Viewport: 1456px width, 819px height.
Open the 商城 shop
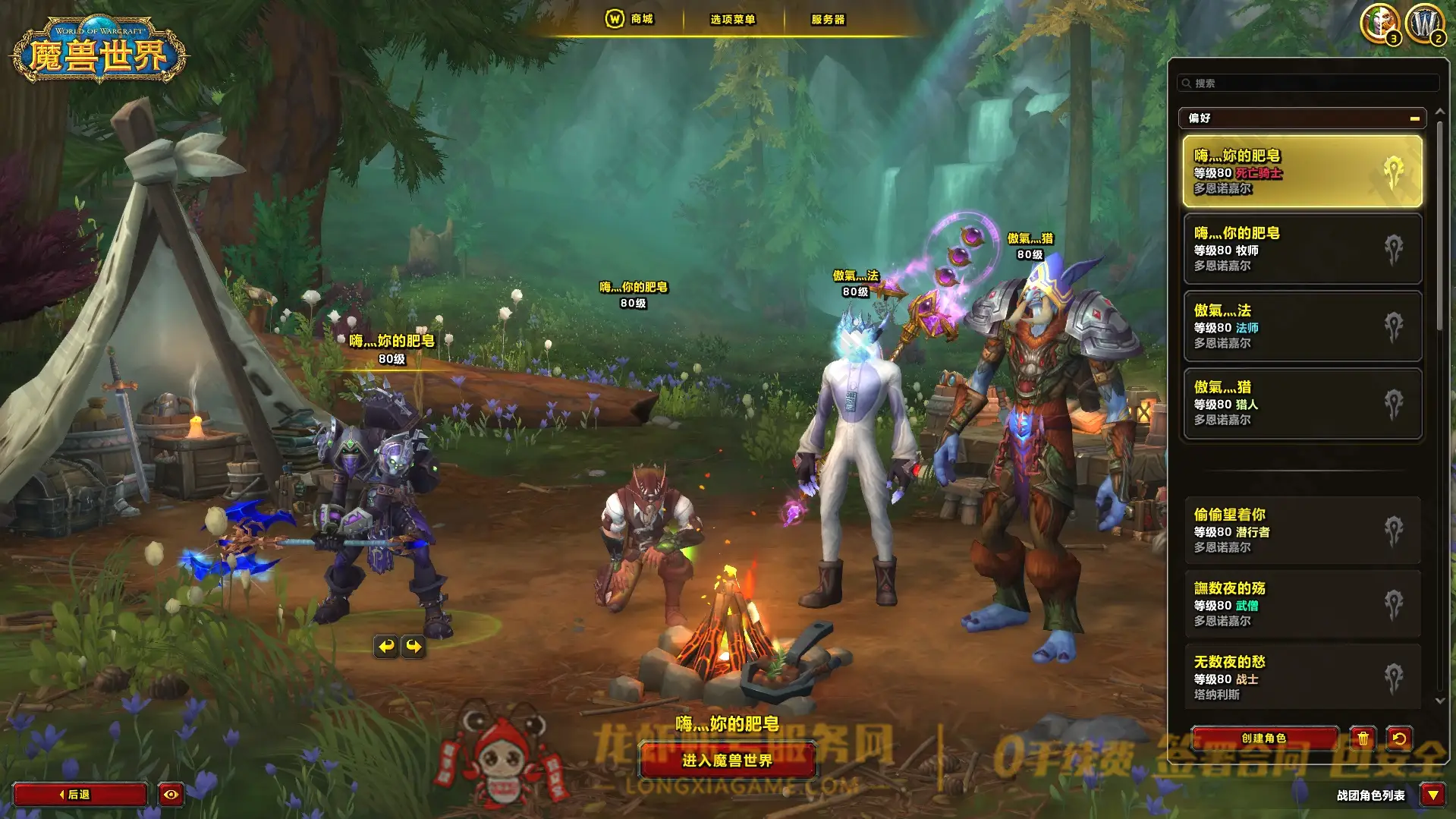pos(631,19)
